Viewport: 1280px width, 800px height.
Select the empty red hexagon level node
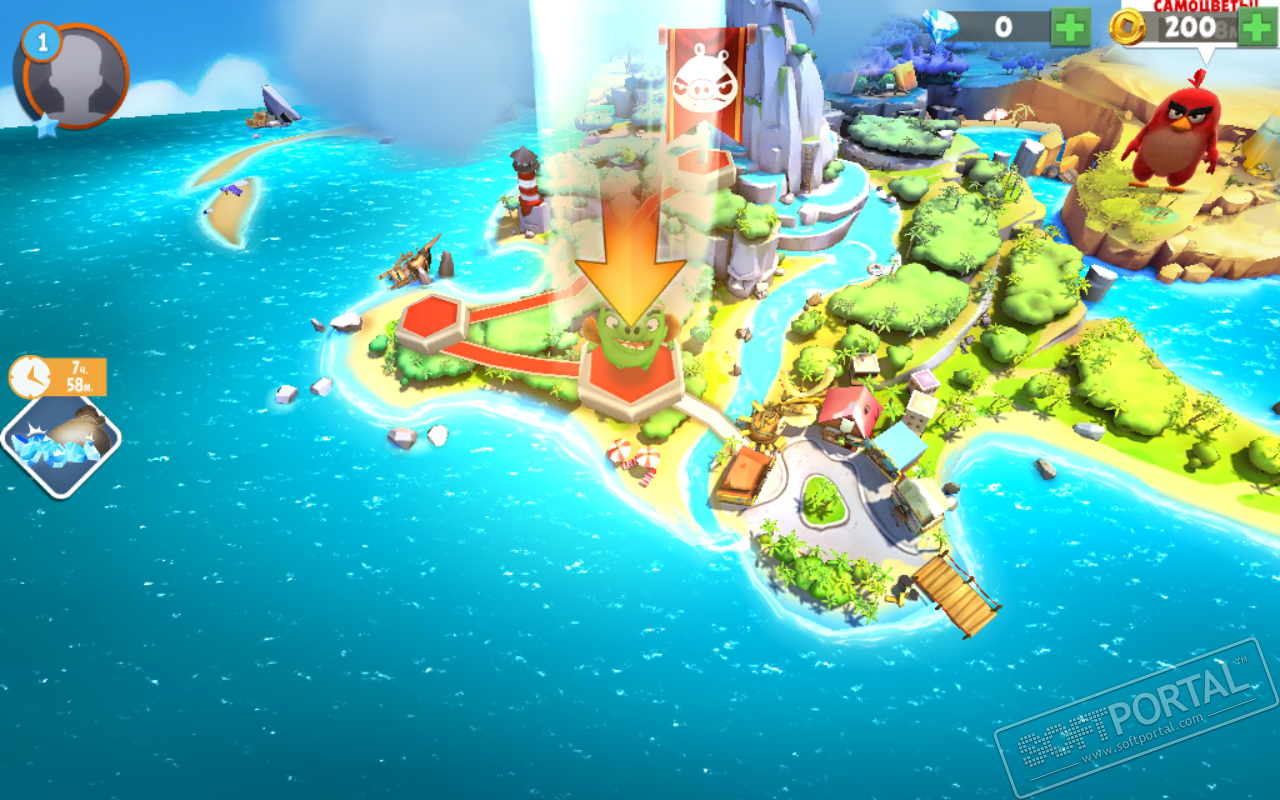click(431, 322)
